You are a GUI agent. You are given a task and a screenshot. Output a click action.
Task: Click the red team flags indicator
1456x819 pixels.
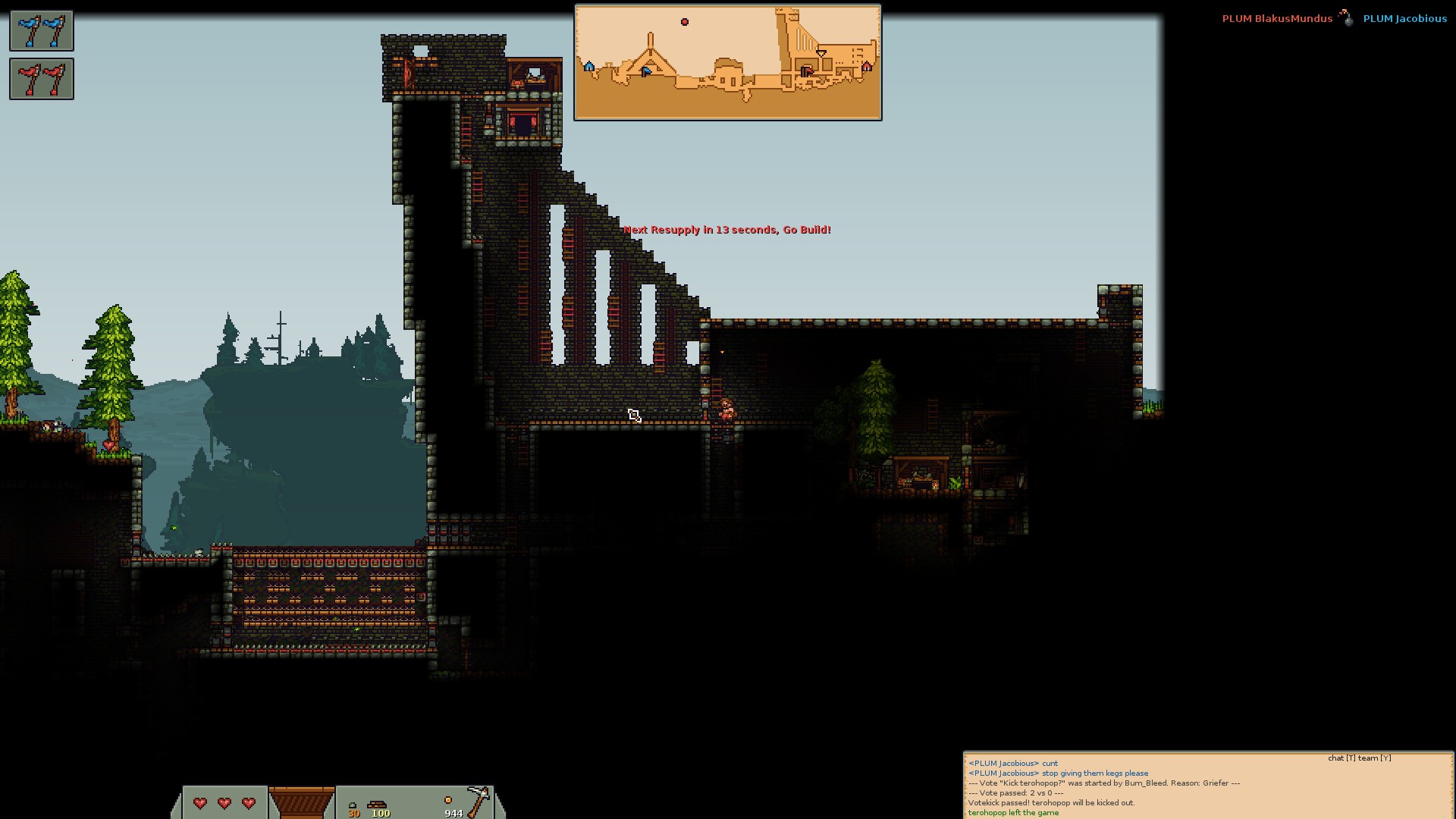coord(42,79)
